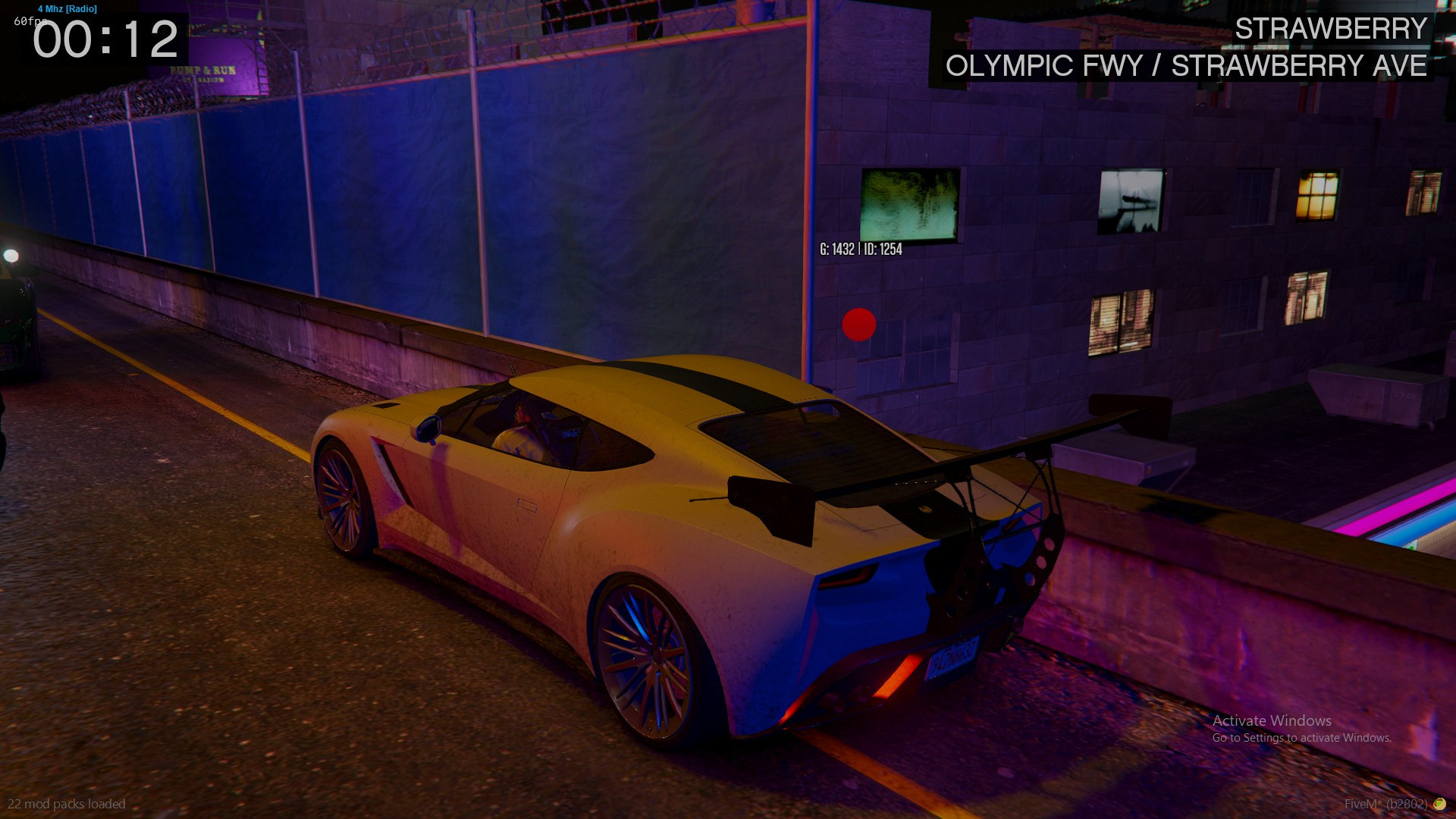Select the 4 Mhz Radio indicator
The width and height of the screenshot is (1456, 819).
67,9
